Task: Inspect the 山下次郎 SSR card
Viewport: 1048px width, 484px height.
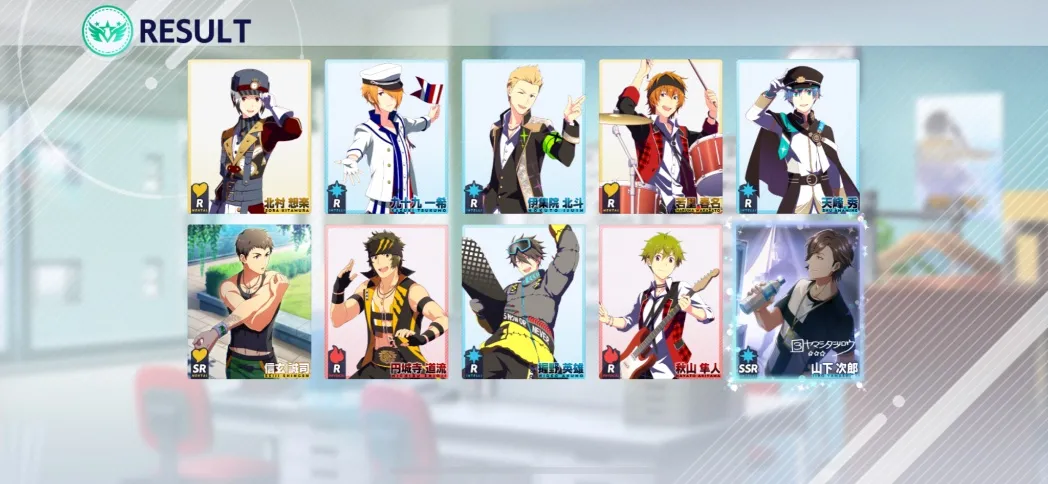Action: [x=799, y=302]
